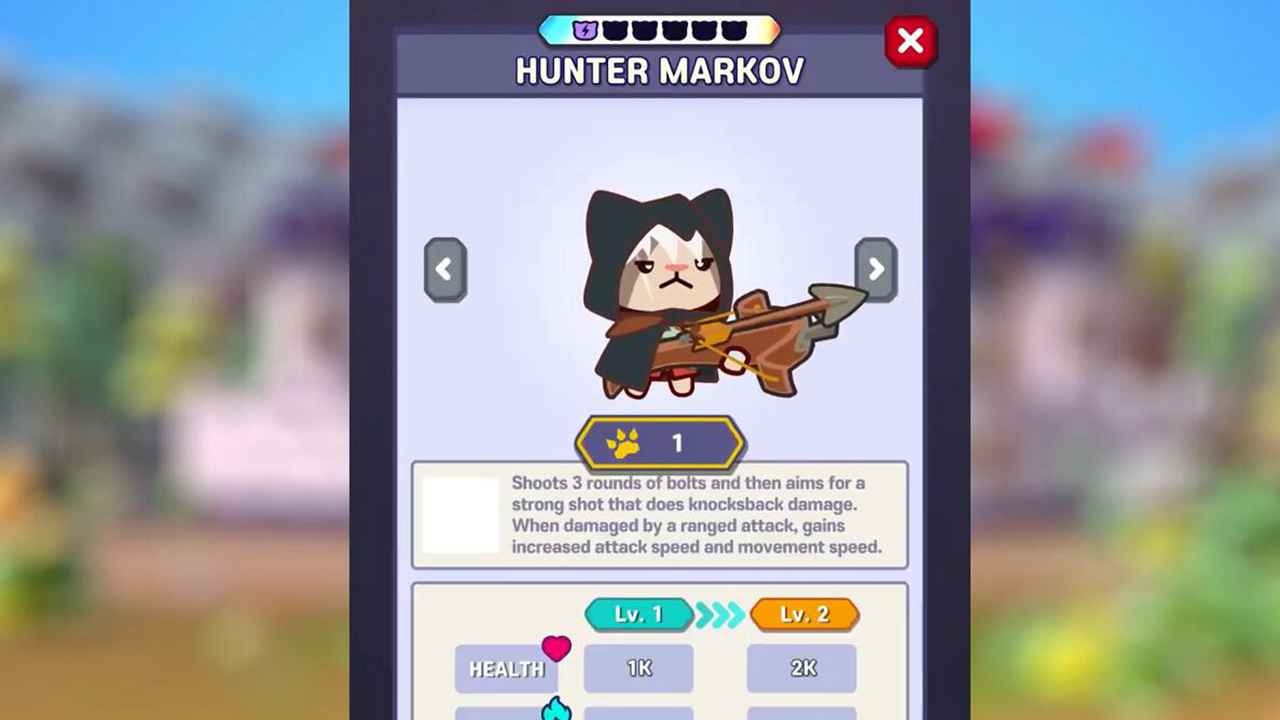Tap the second cat head slot icon

tap(645, 30)
